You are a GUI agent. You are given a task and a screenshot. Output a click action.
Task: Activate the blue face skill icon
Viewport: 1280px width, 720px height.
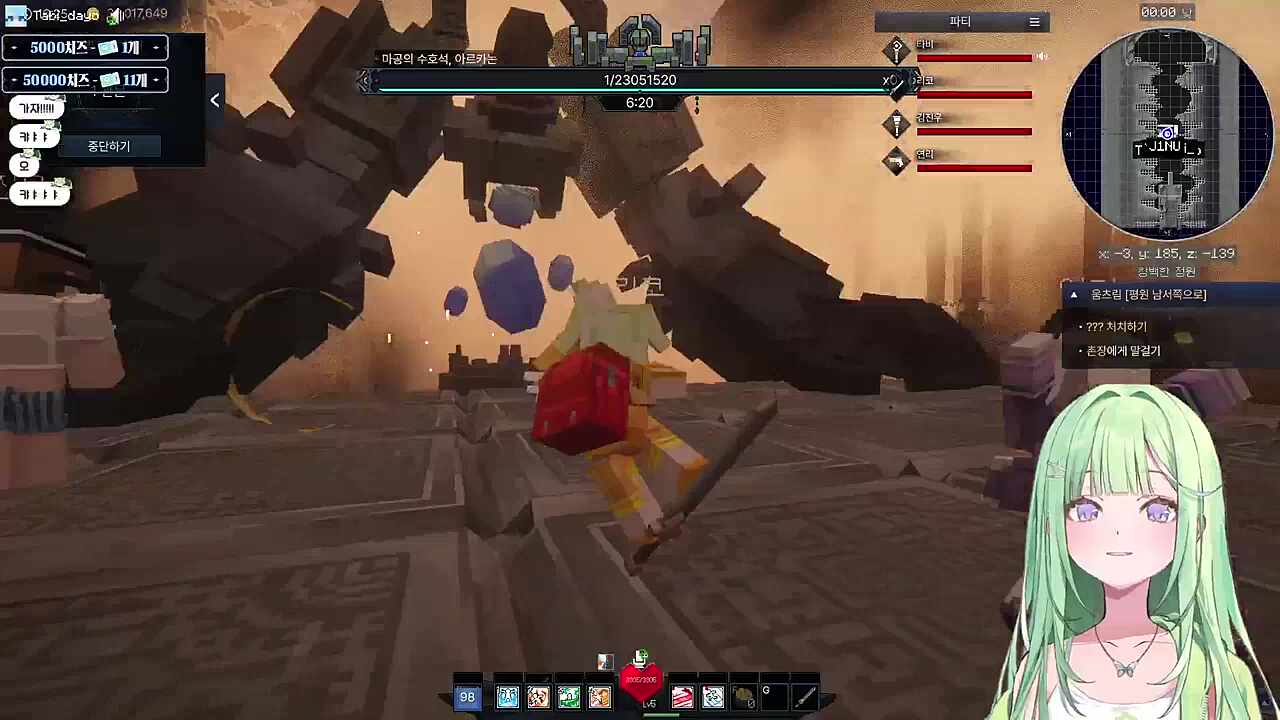tap(507, 697)
